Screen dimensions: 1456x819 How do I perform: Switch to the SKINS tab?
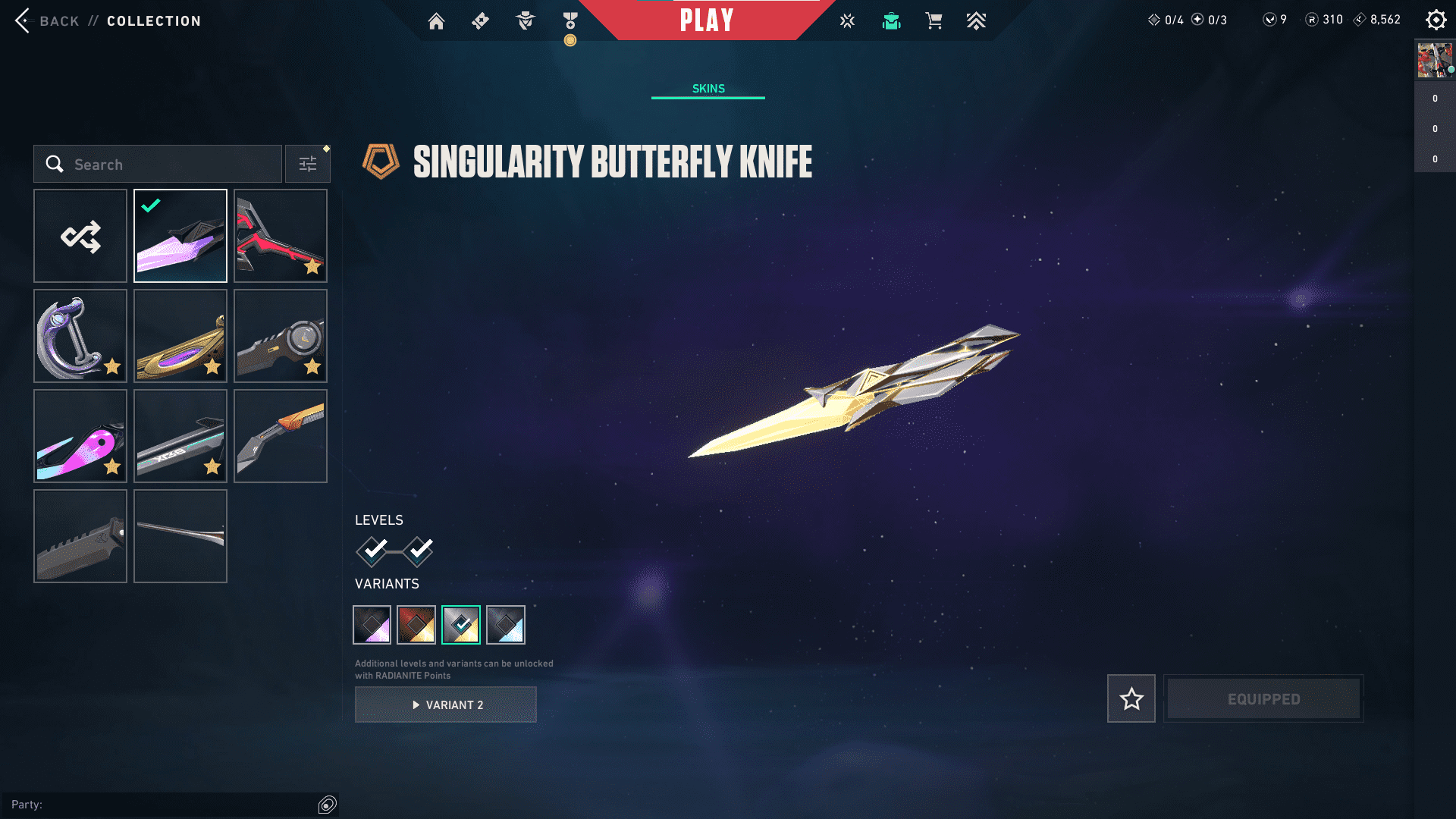click(708, 88)
